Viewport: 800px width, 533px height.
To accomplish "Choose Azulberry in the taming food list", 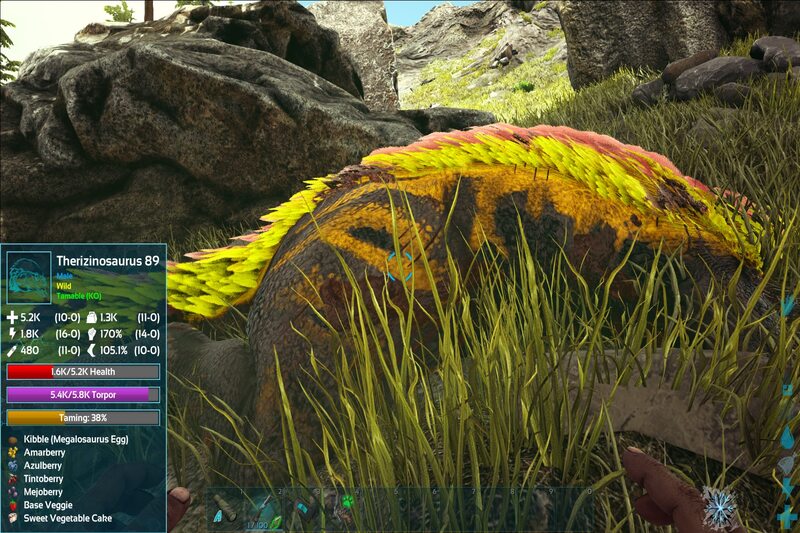I will pos(43,465).
